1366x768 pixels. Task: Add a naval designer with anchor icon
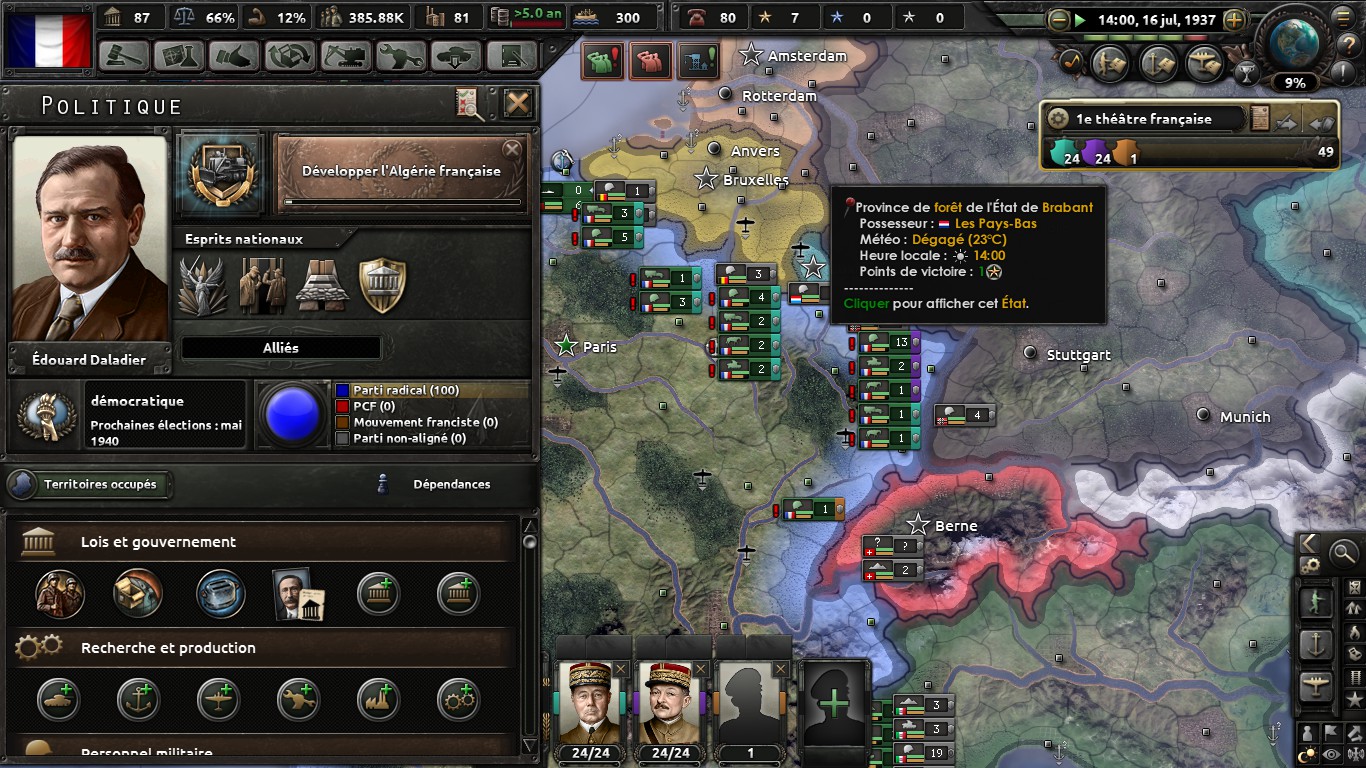(x=138, y=700)
